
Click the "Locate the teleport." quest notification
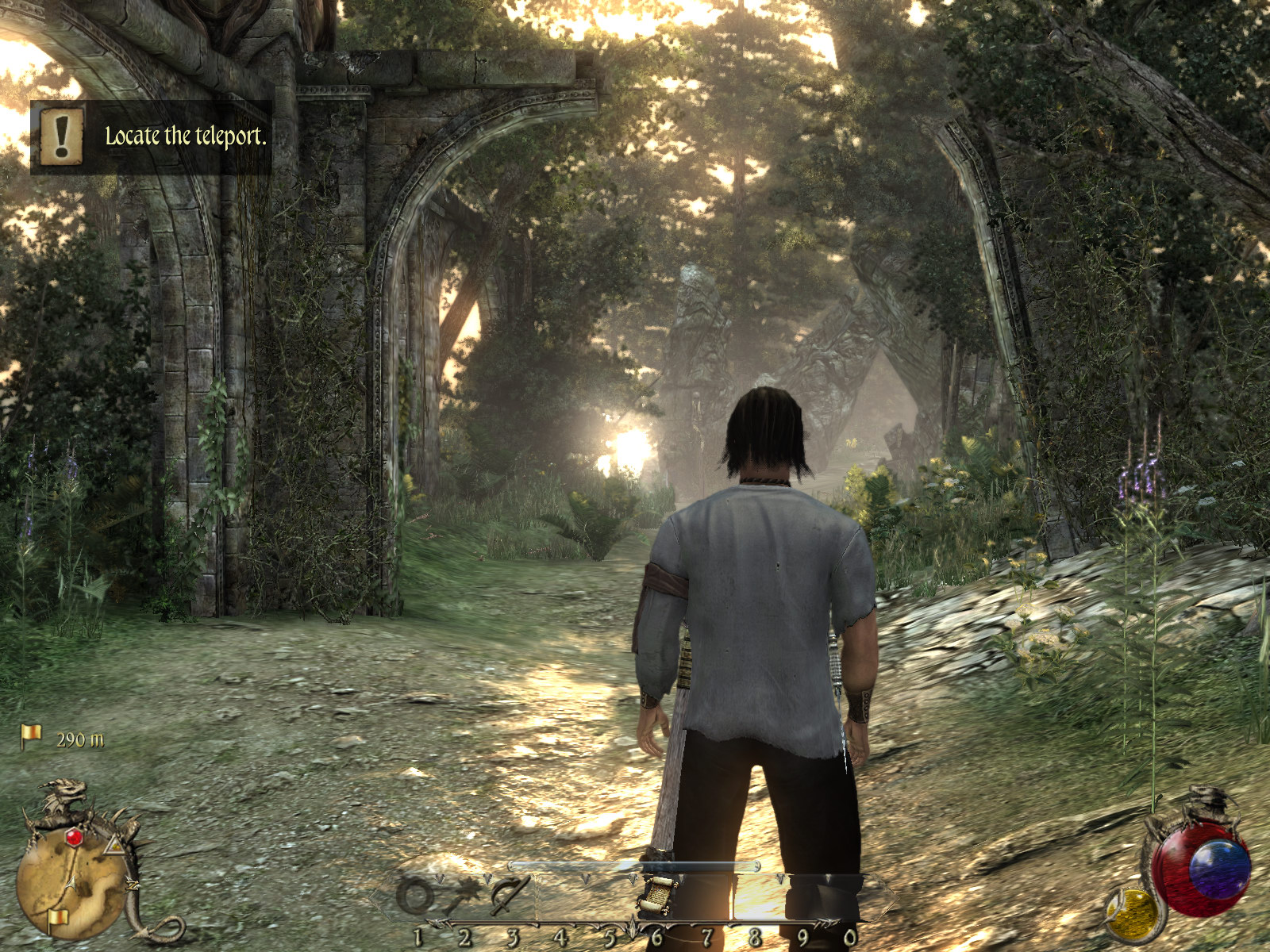(151, 136)
